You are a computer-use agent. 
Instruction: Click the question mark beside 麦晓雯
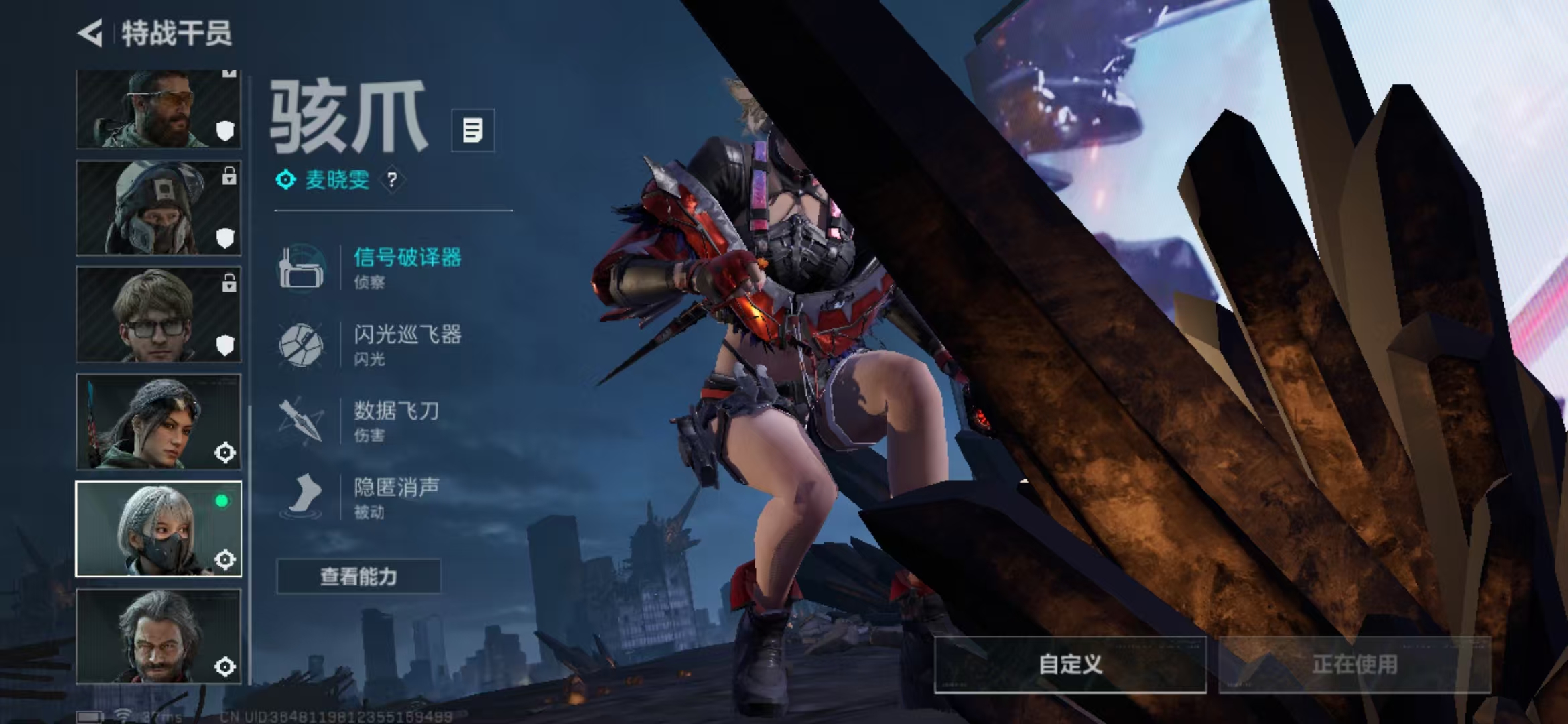point(392,180)
